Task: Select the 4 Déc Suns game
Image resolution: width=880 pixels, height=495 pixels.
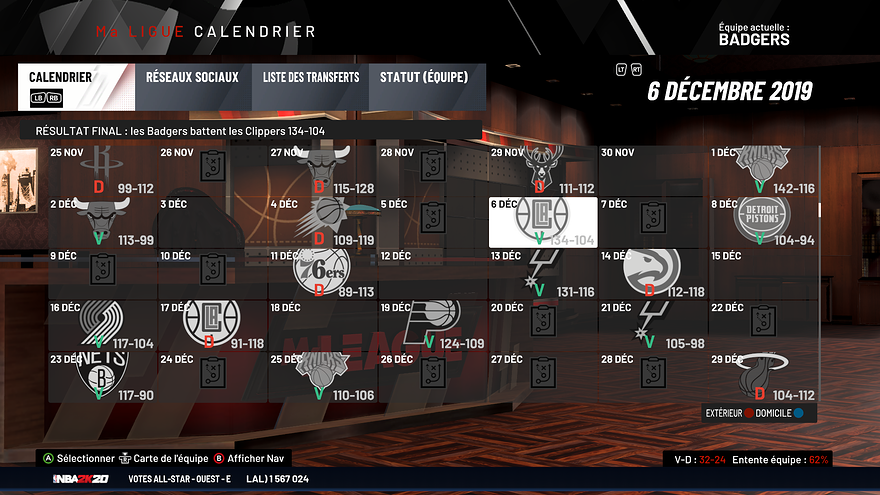Action: click(x=322, y=221)
